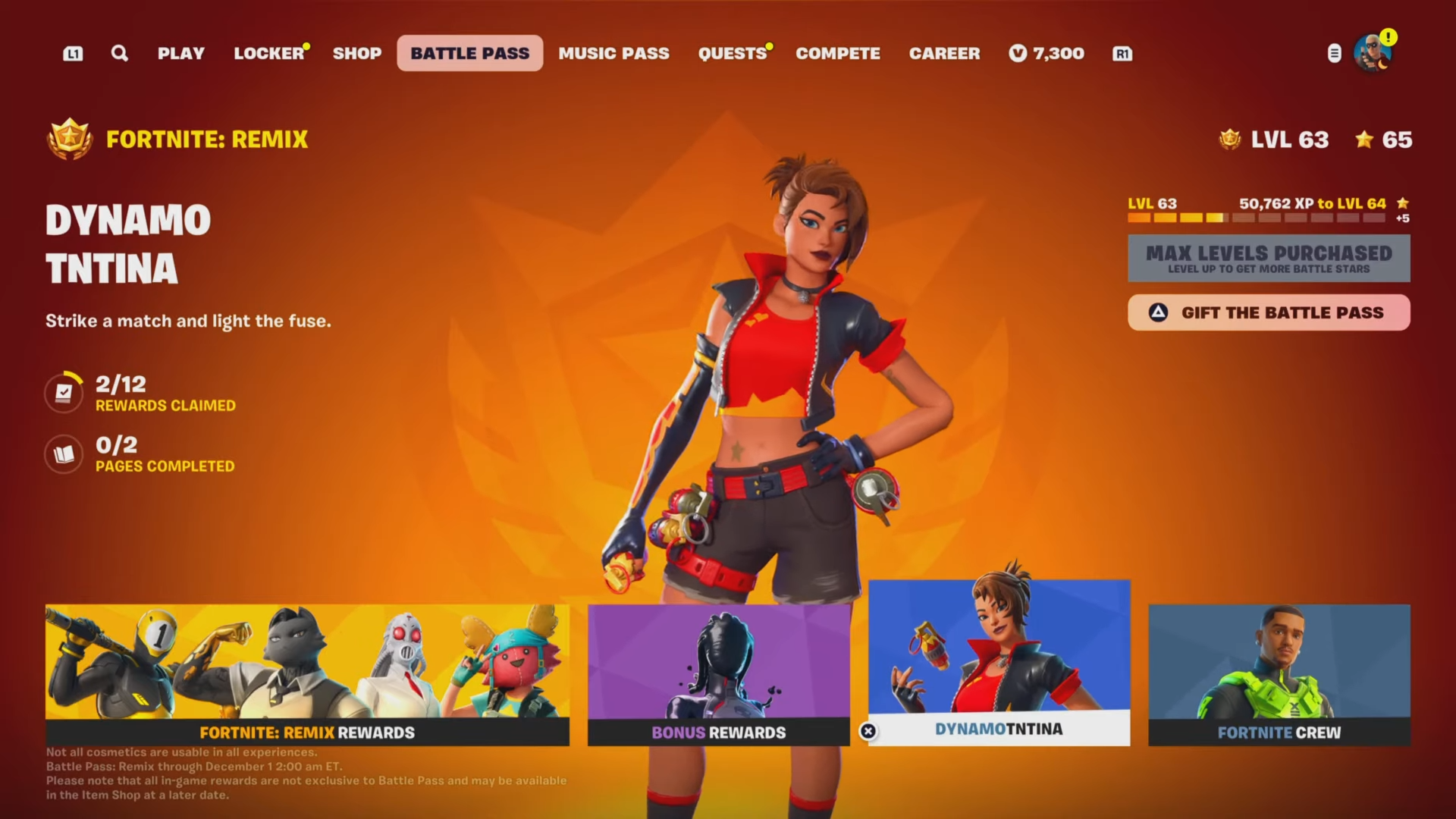Click the gold battle star icon
This screenshot has height=819, width=1456.
click(x=1365, y=140)
